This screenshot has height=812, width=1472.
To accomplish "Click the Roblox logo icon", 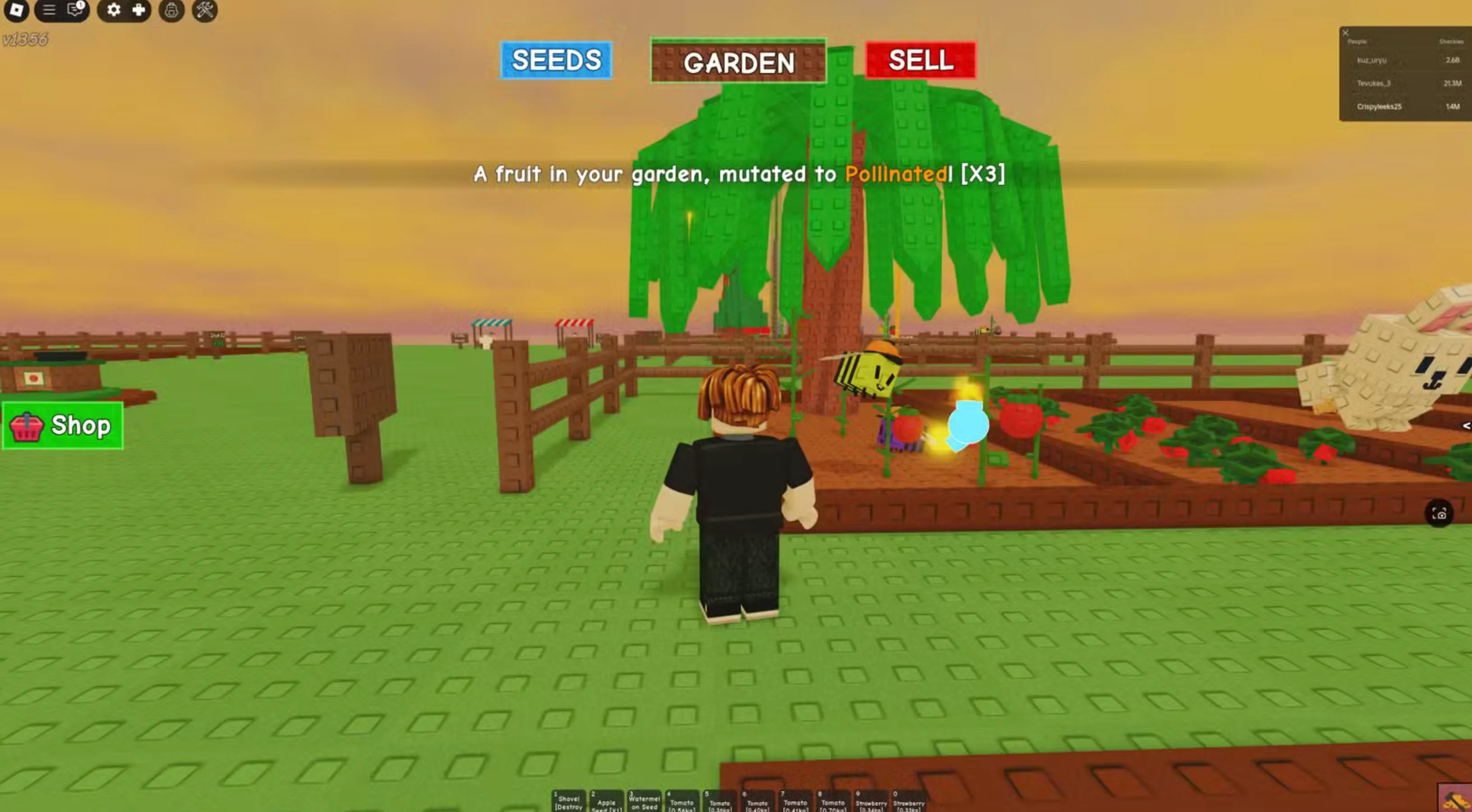I will pyautogui.click(x=17, y=11).
